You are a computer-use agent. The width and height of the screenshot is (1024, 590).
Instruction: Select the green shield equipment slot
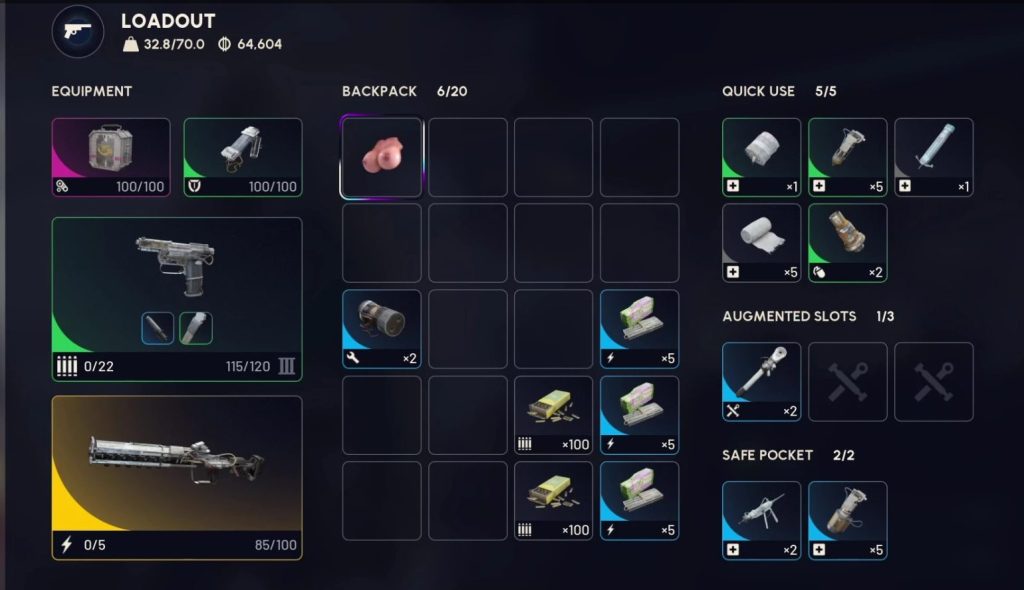click(x=243, y=157)
